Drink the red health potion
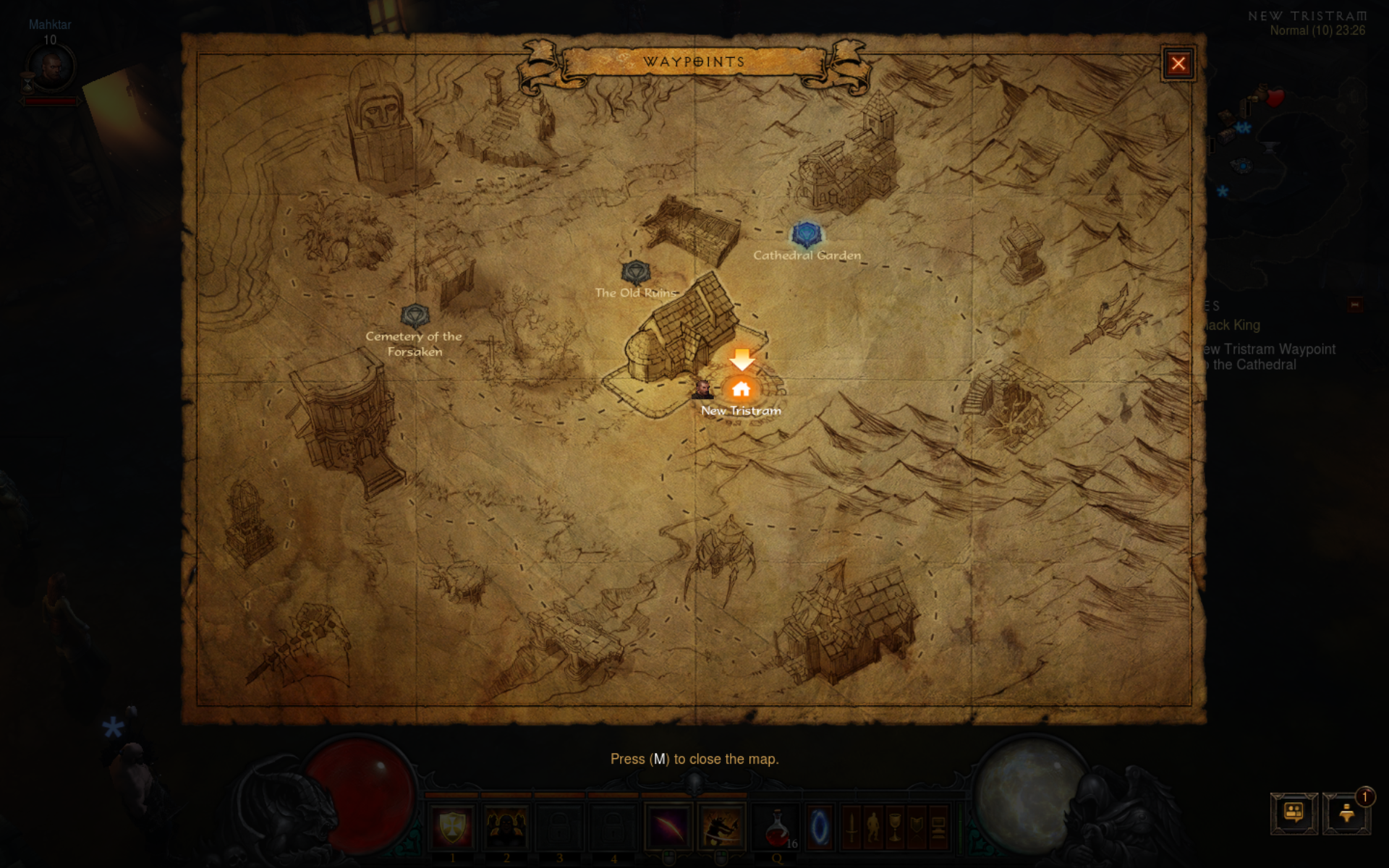Viewport: 1389px width, 868px height. (778, 827)
